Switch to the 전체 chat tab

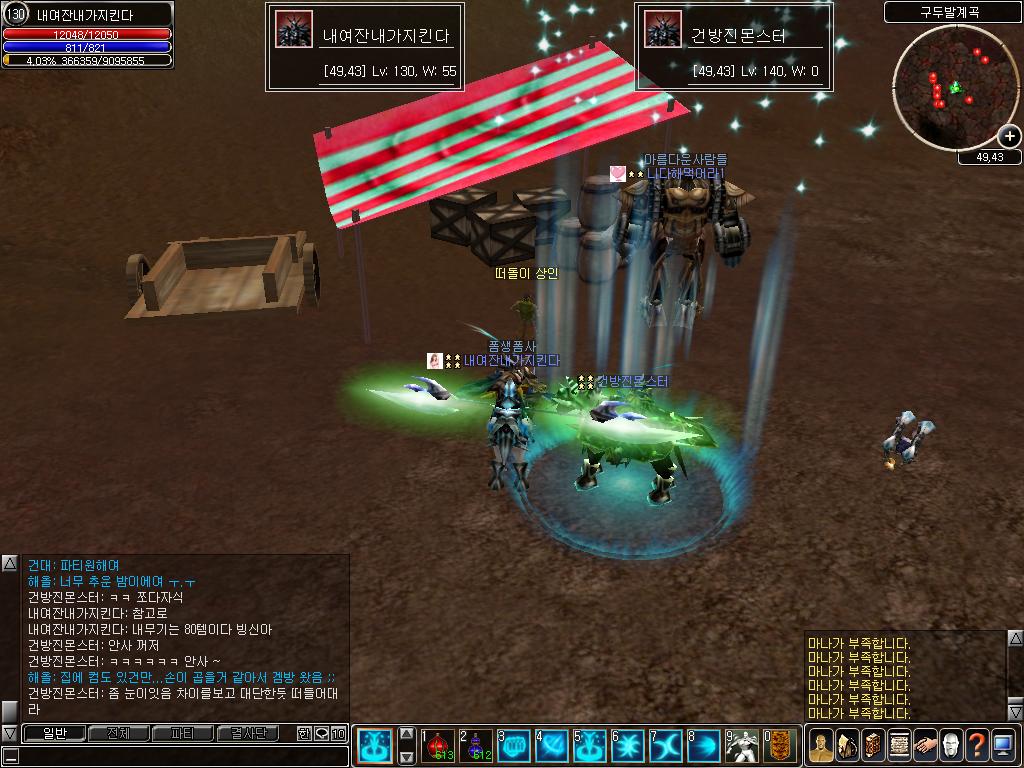tap(118, 734)
